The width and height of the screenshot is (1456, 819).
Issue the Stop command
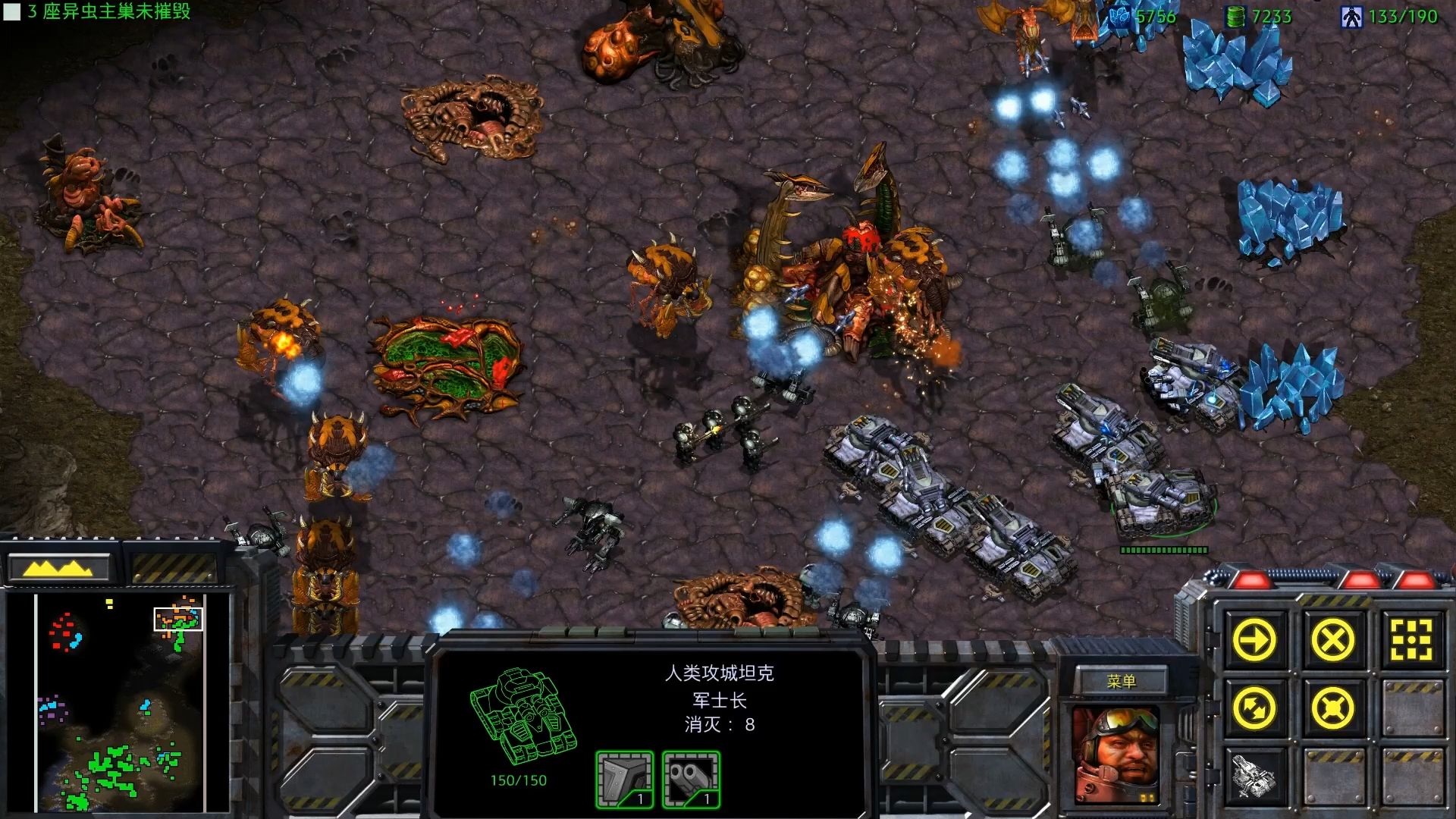coord(1332,641)
